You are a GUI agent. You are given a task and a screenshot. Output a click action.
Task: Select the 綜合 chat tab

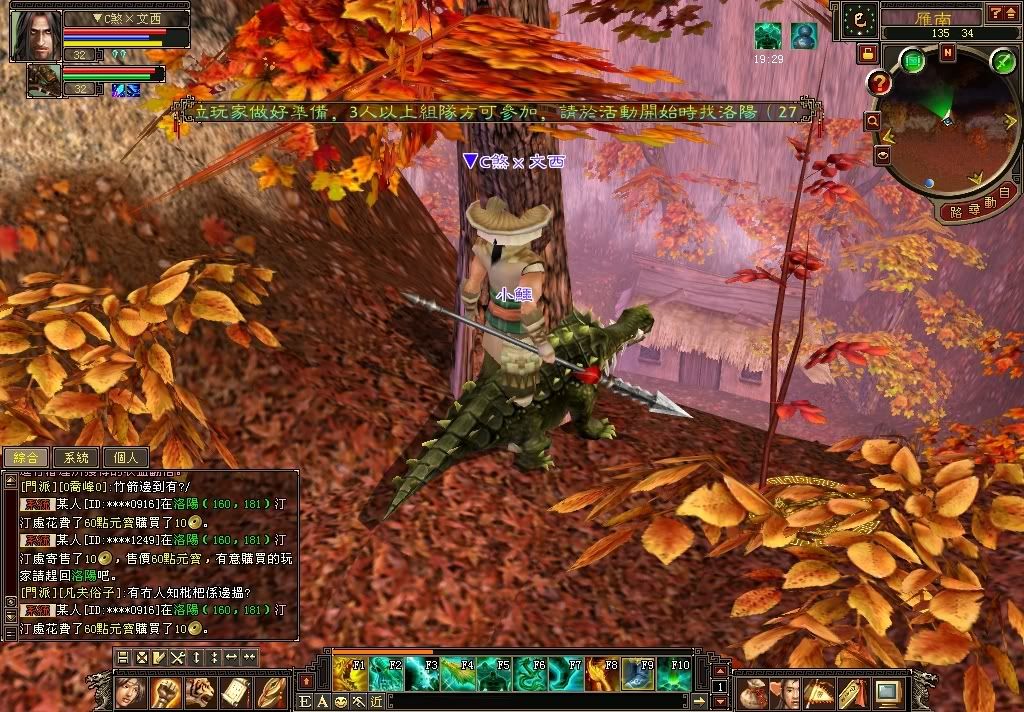25,457
